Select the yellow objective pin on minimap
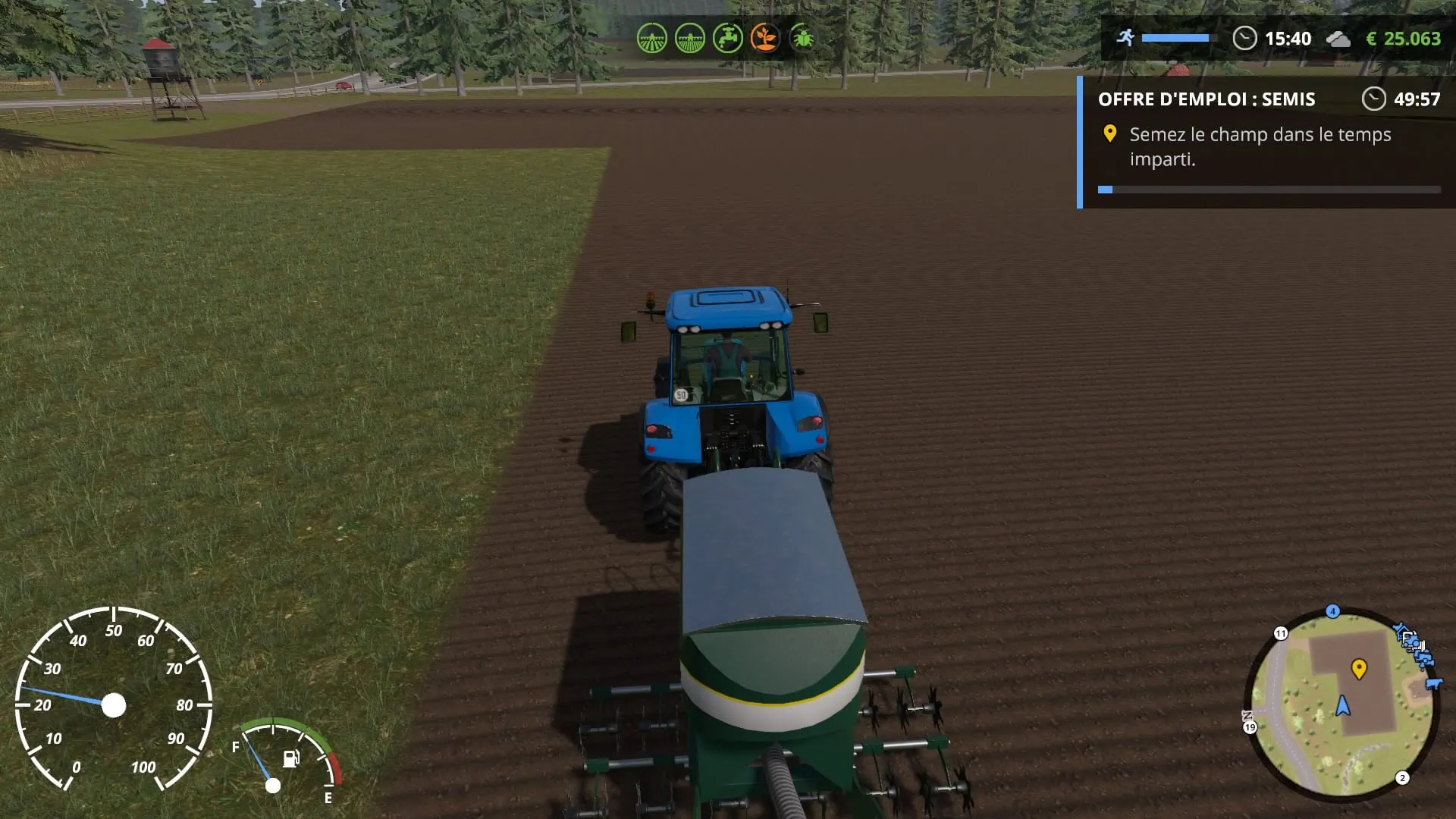The height and width of the screenshot is (819, 1456). click(1359, 668)
